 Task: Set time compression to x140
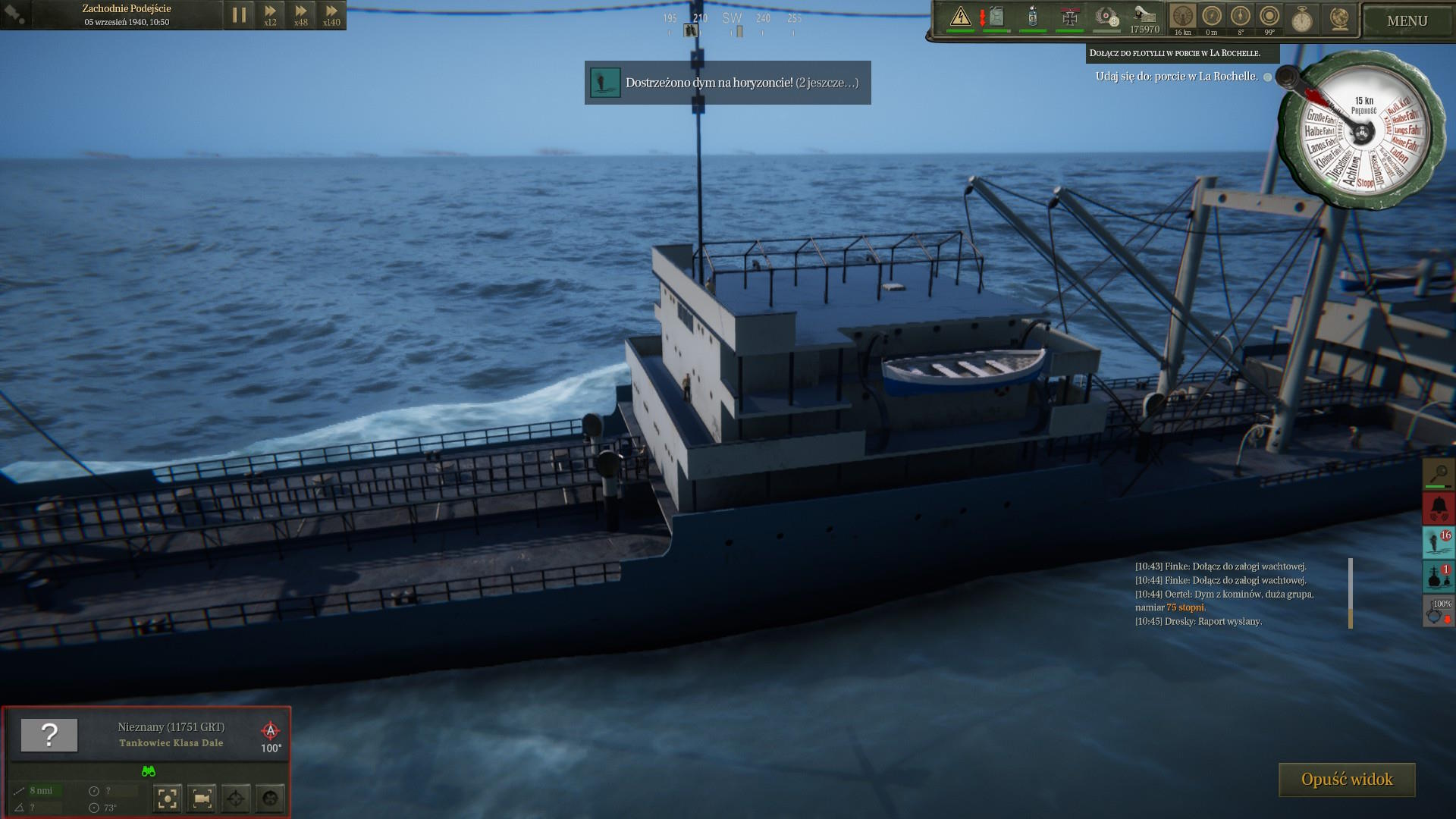(x=331, y=14)
